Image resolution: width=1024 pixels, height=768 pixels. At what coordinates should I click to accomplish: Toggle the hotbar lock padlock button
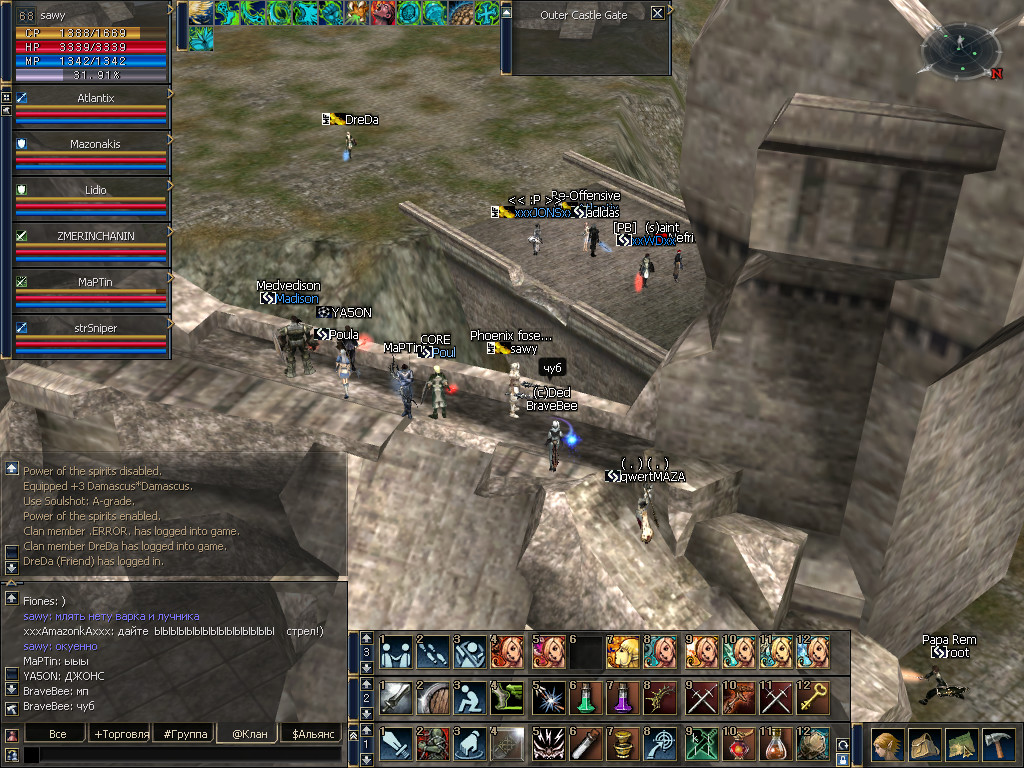(x=842, y=760)
